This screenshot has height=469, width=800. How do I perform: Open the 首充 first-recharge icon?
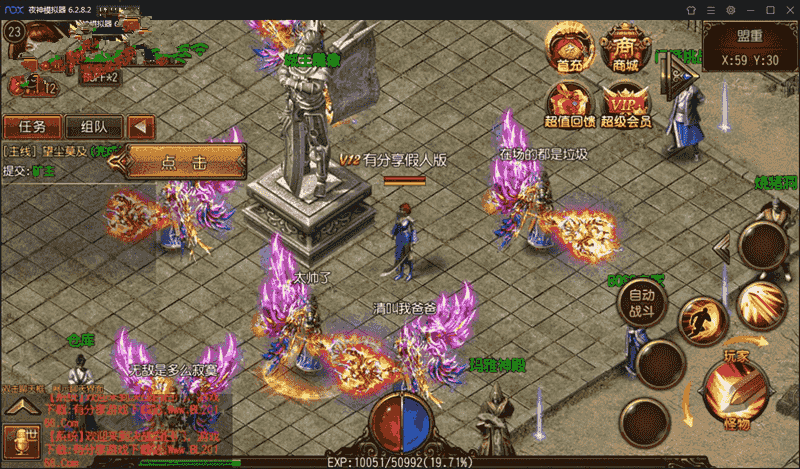[x=568, y=48]
